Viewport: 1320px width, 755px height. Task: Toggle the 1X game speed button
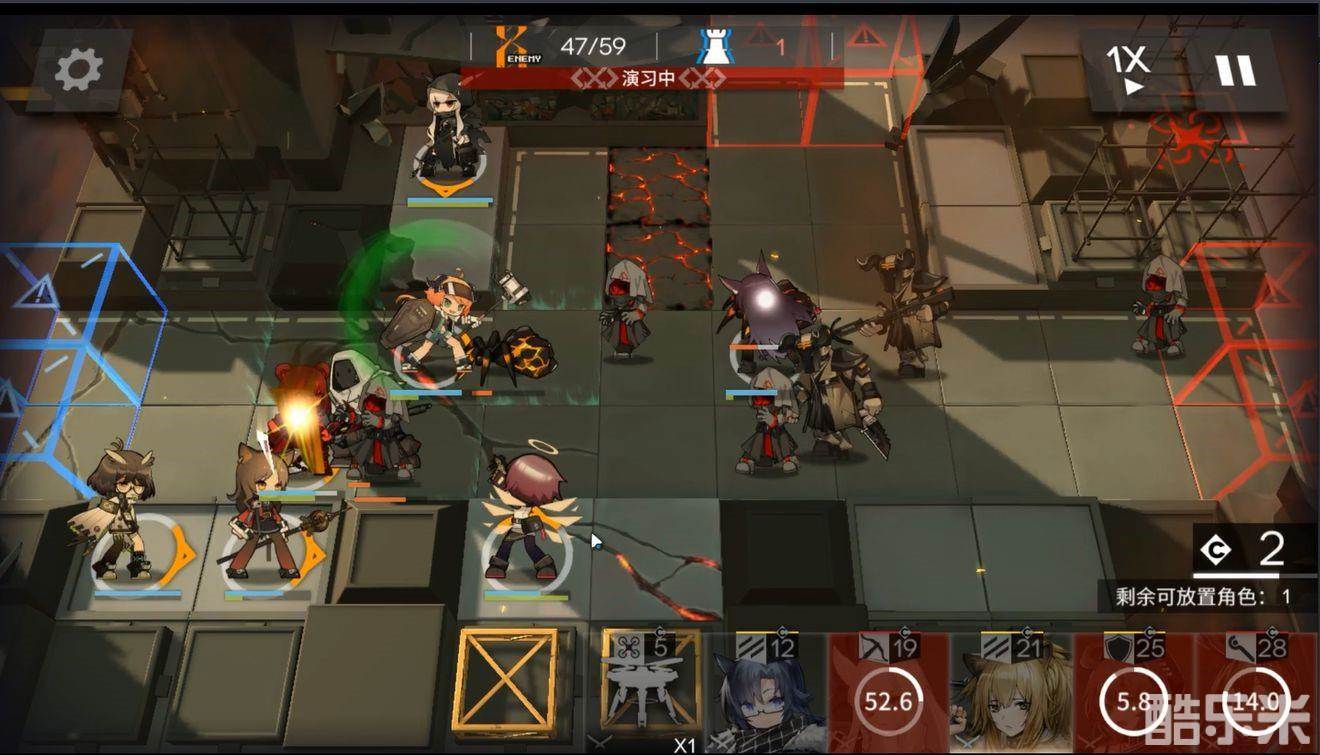[1127, 69]
